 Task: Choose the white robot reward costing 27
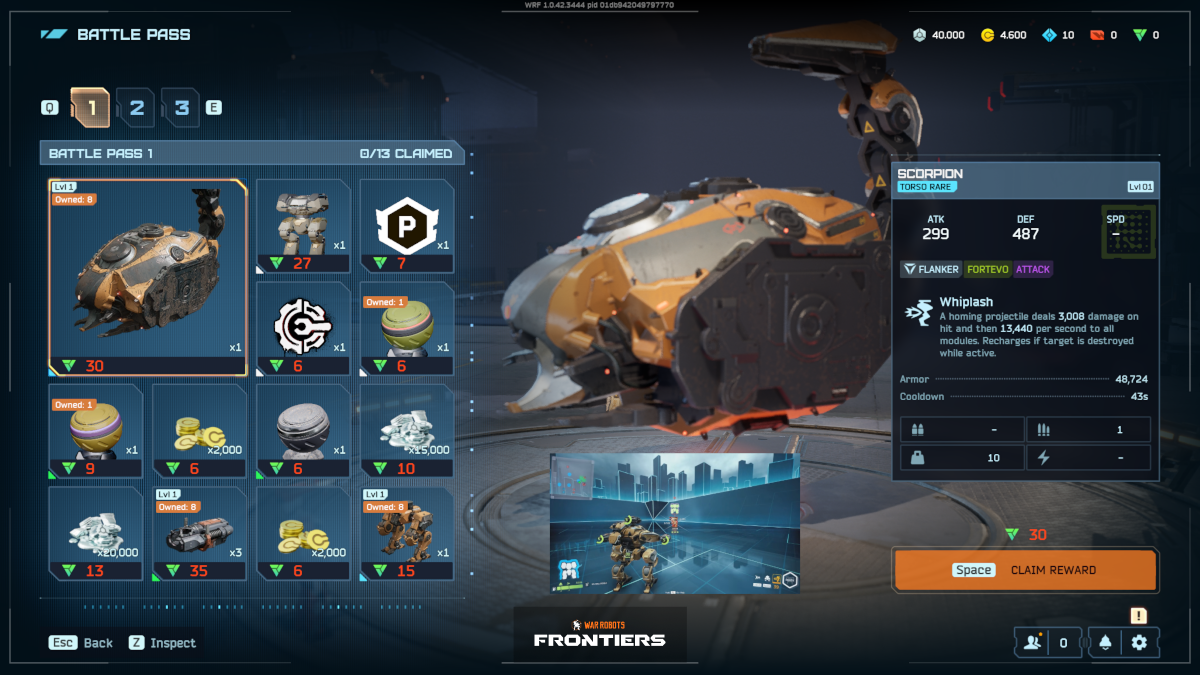point(304,226)
